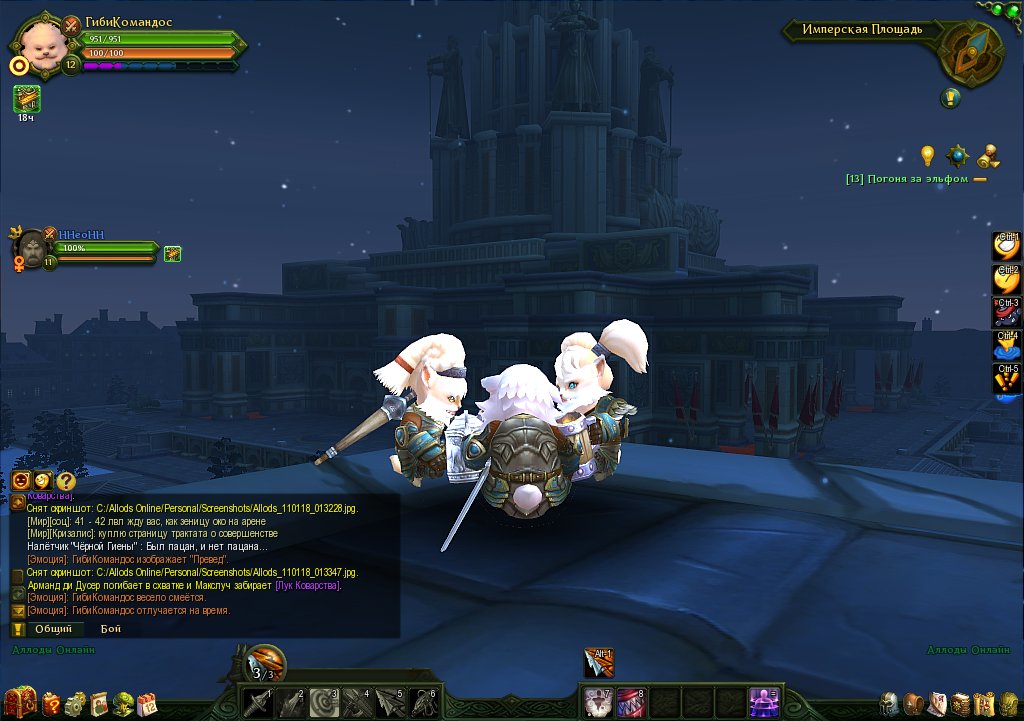Open the red treasure chest shop icon
1024x721 pixels.
click(x=20, y=702)
